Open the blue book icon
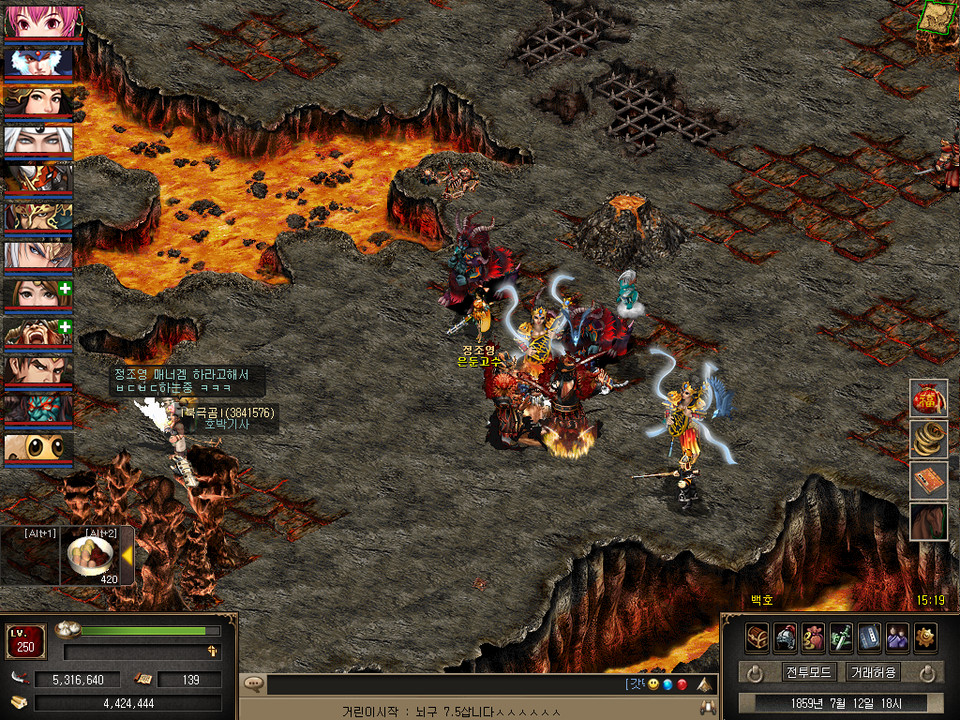The height and width of the screenshot is (720, 960). click(x=870, y=637)
